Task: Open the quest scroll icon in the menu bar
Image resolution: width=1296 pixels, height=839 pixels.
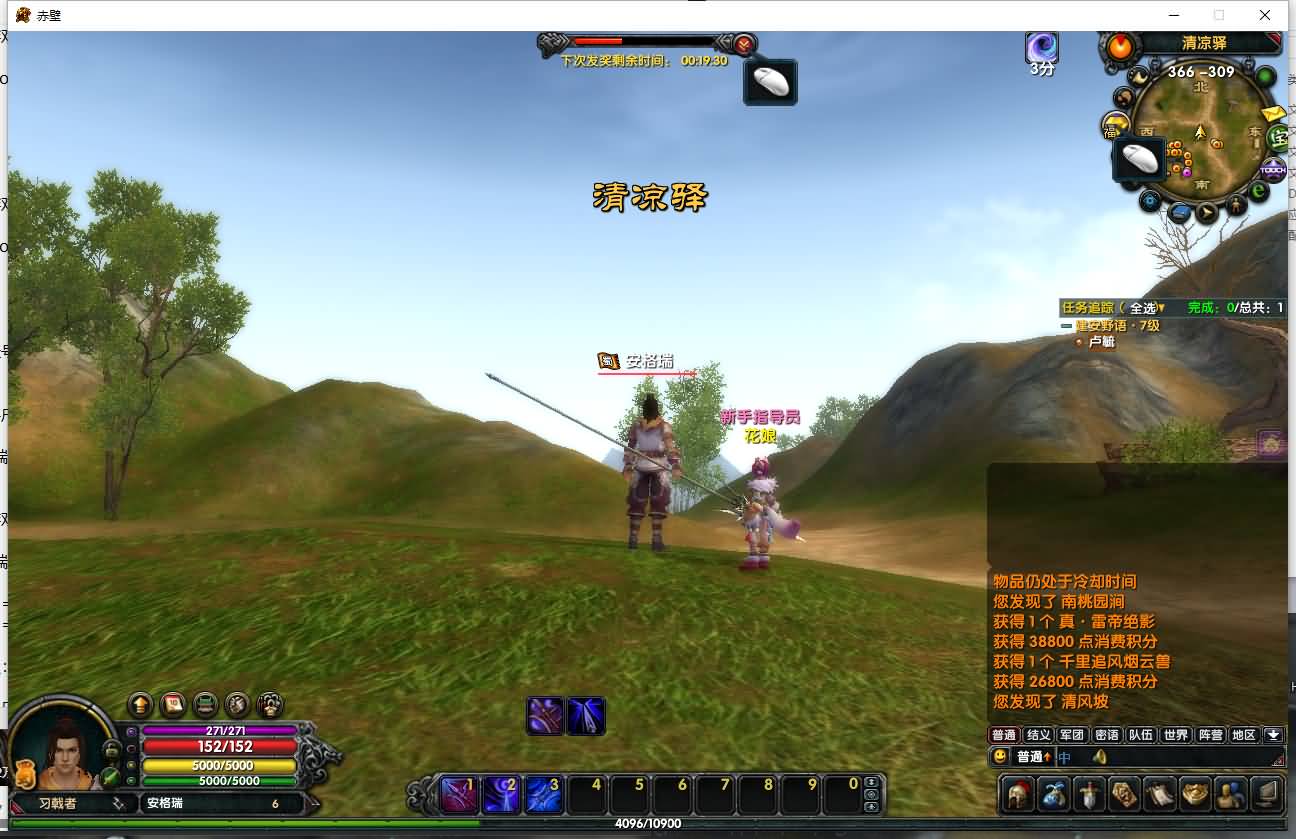Action: pos(1160,795)
